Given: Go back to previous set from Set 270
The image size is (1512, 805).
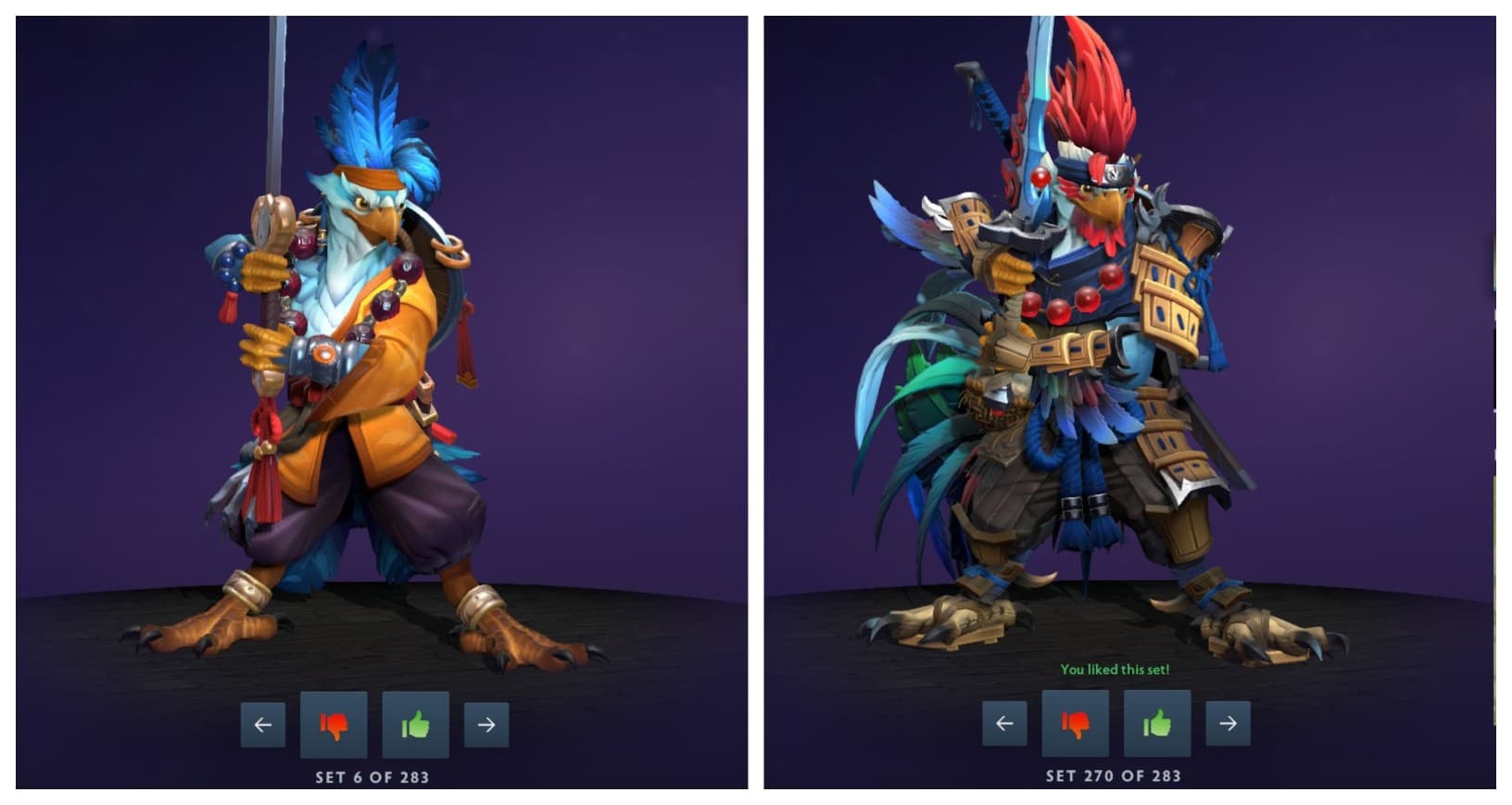Looking at the screenshot, I should pos(1004,723).
